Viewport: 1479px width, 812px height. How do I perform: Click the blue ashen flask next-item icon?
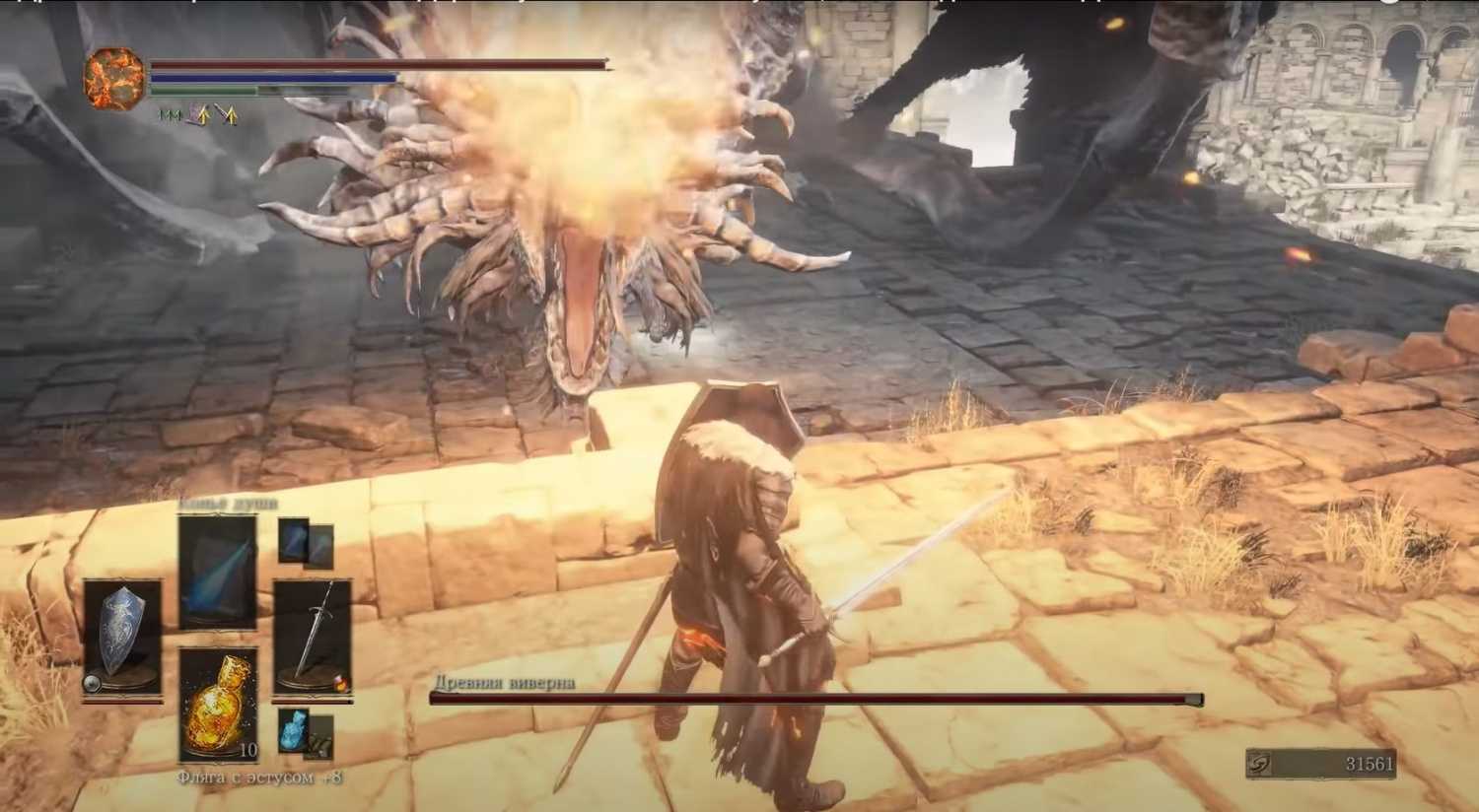[x=294, y=730]
